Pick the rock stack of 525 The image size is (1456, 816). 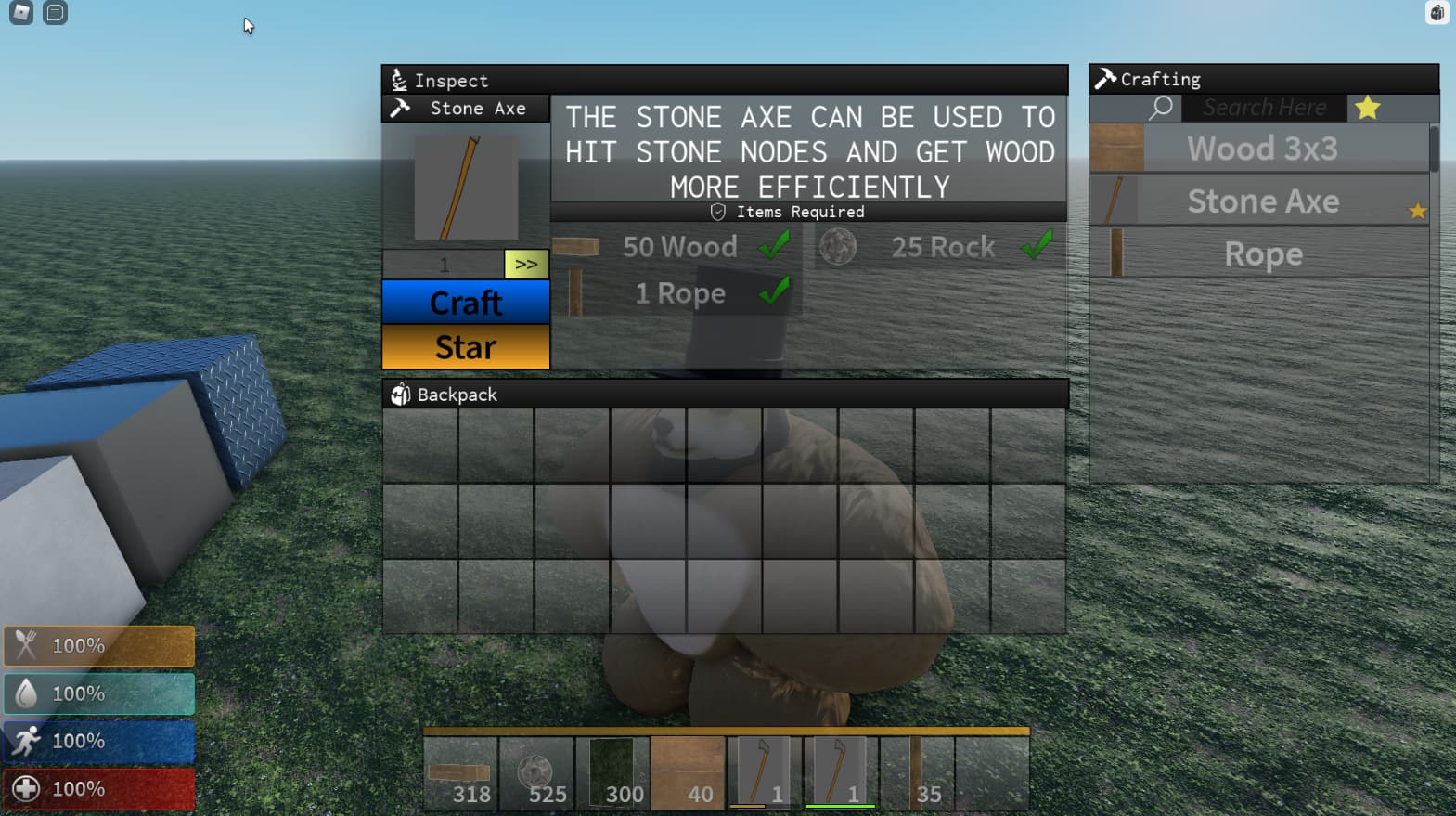pyautogui.click(x=536, y=773)
